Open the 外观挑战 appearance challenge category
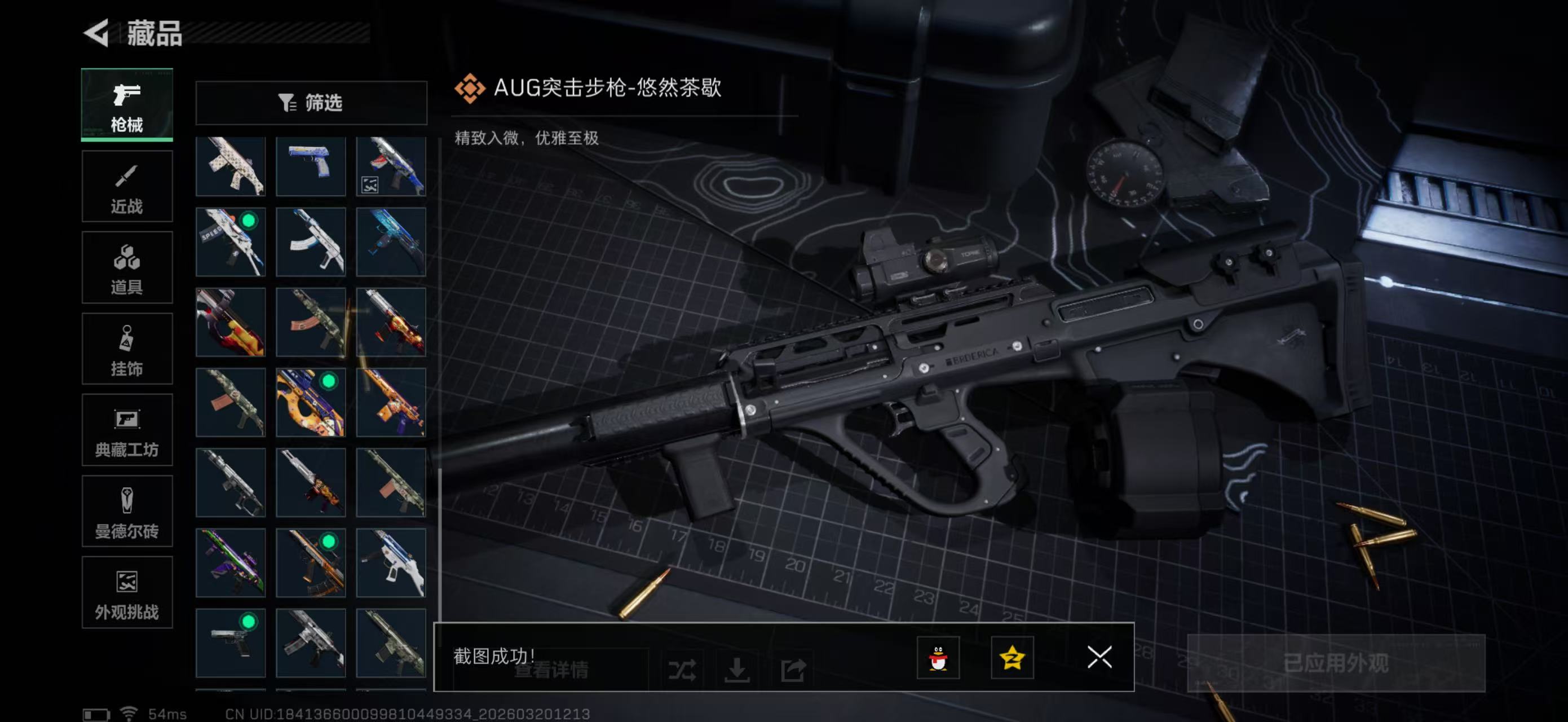Image resolution: width=1568 pixels, height=722 pixels. (127, 593)
